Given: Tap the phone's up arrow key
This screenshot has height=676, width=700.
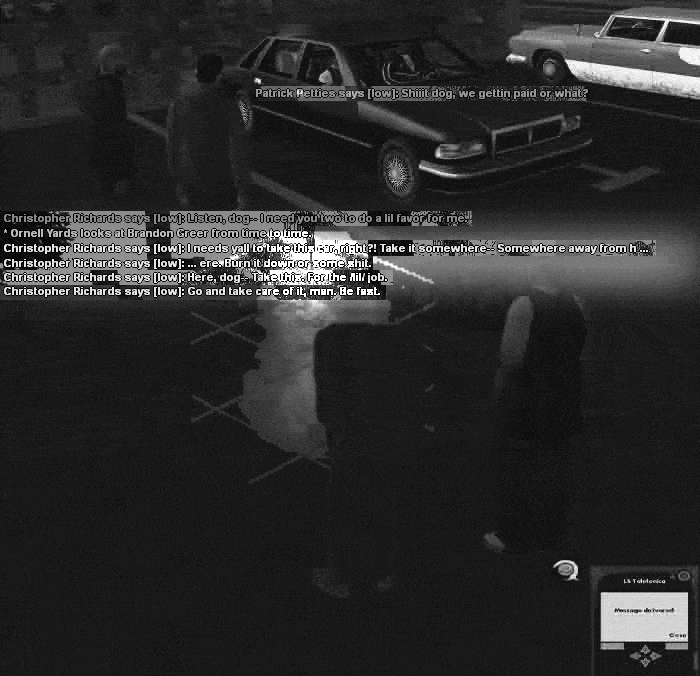Looking at the screenshot, I should coord(645,649).
